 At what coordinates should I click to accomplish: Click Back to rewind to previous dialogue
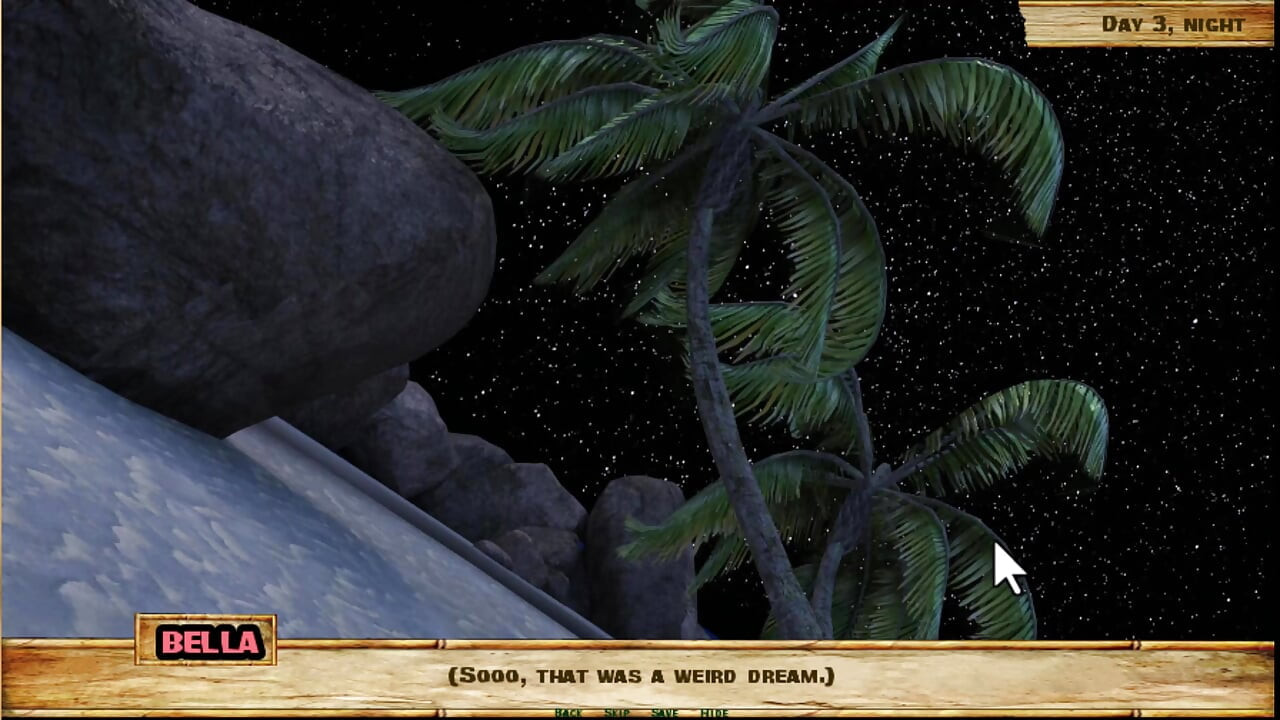click(568, 713)
